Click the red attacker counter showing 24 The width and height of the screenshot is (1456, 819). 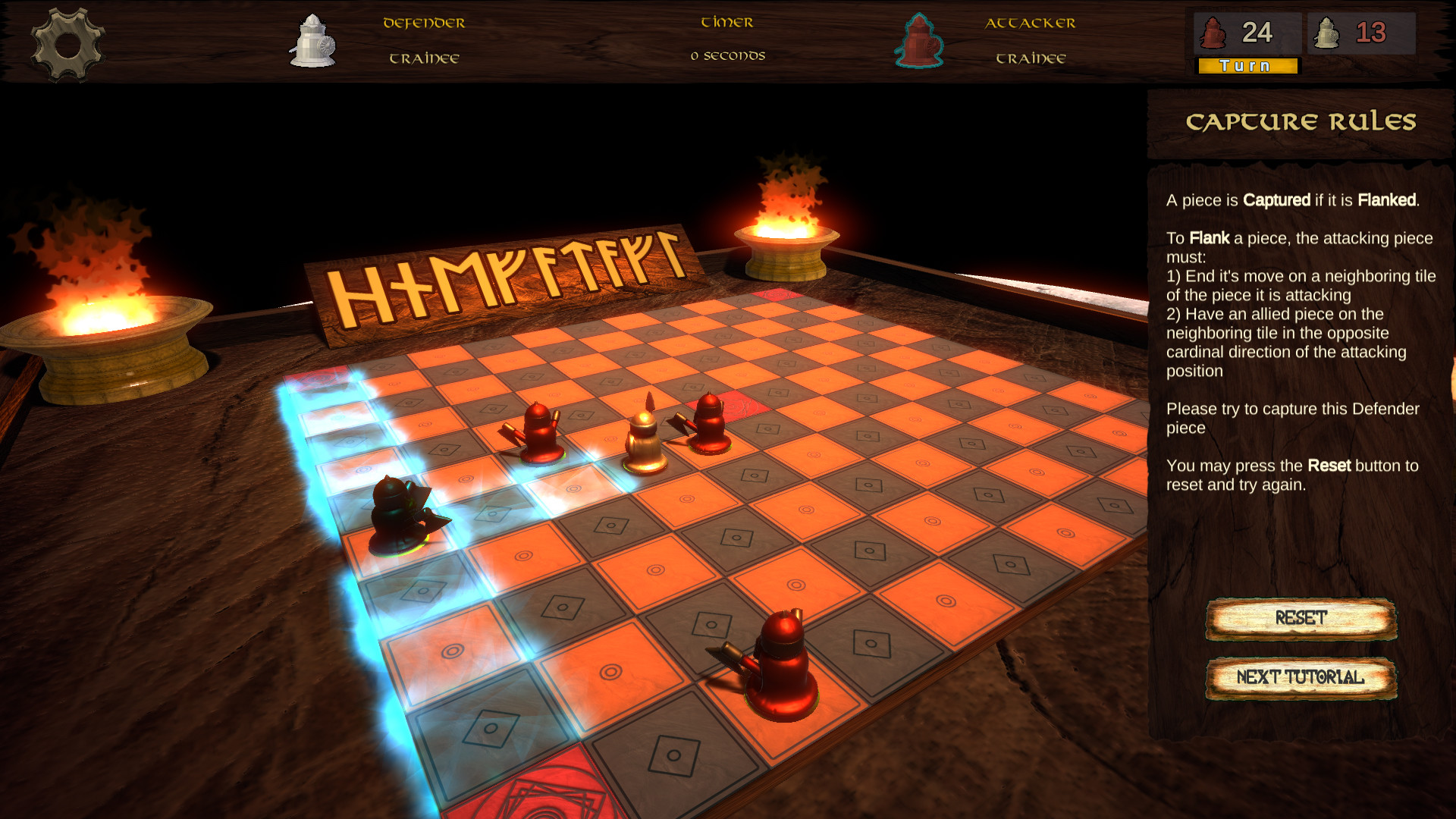coord(1246,33)
